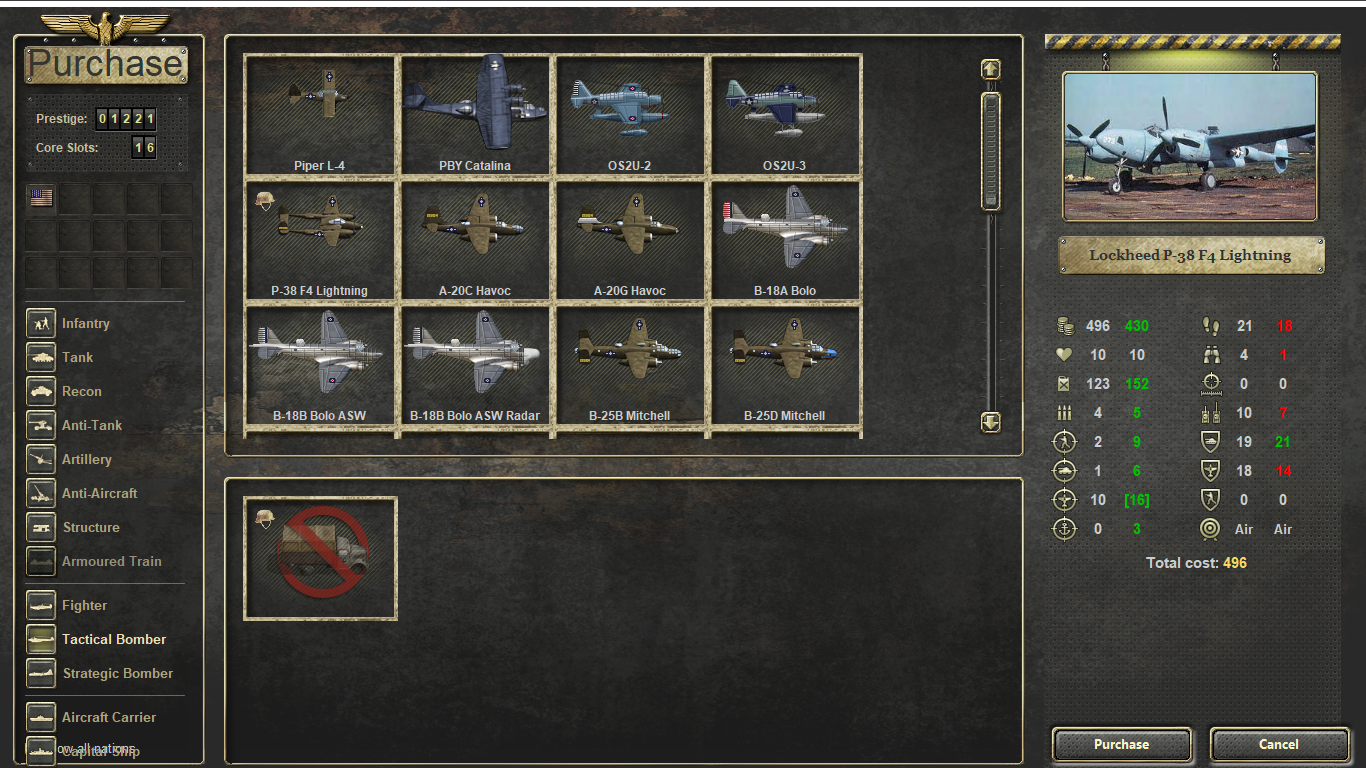Screen dimensions: 1366x768
Task: Select the Piper L-4 unit
Action: coord(320,115)
